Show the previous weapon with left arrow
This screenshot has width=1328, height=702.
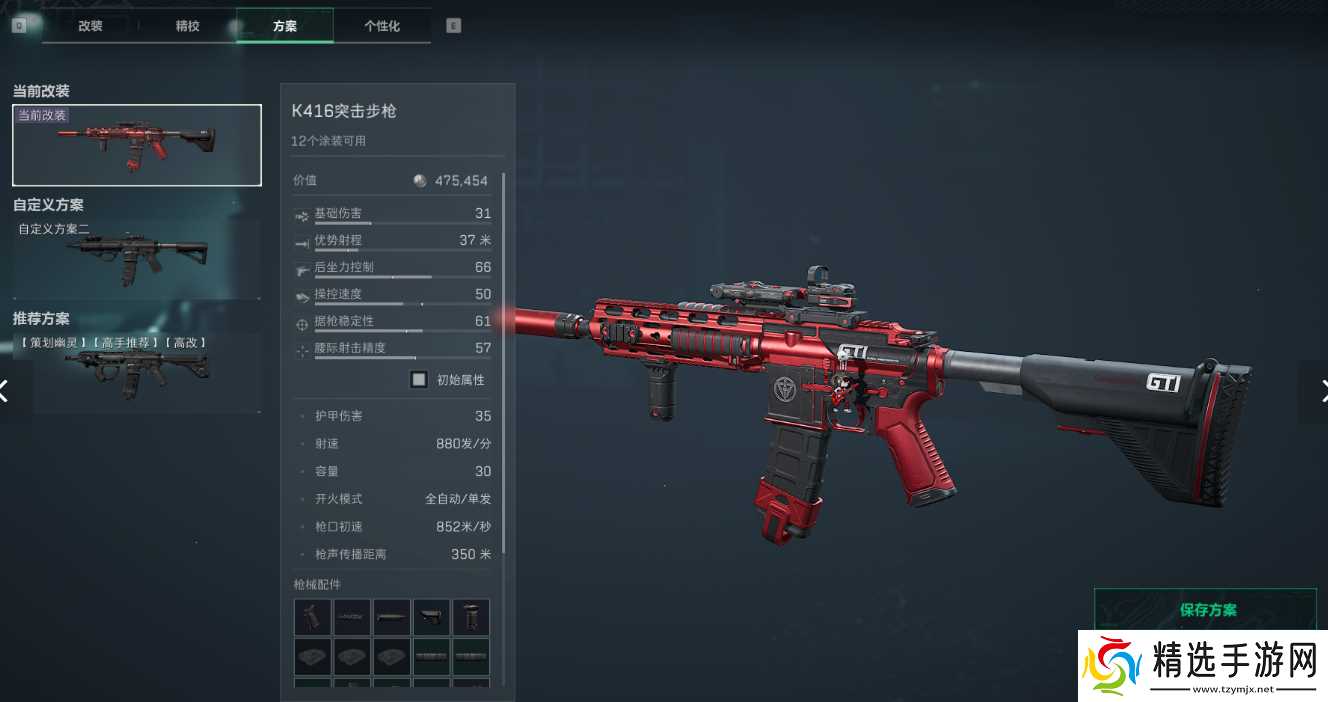click(6, 391)
